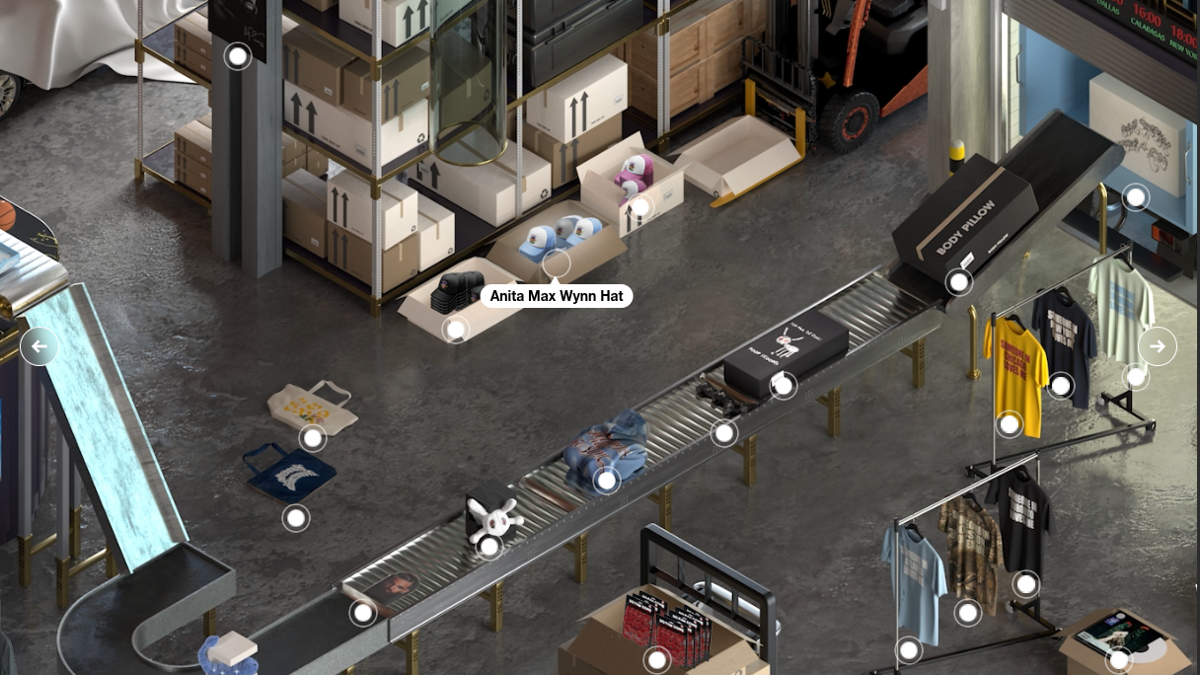
Task: Open the portrait photo hotspot on conveyor
Action: pyautogui.click(x=363, y=612)
